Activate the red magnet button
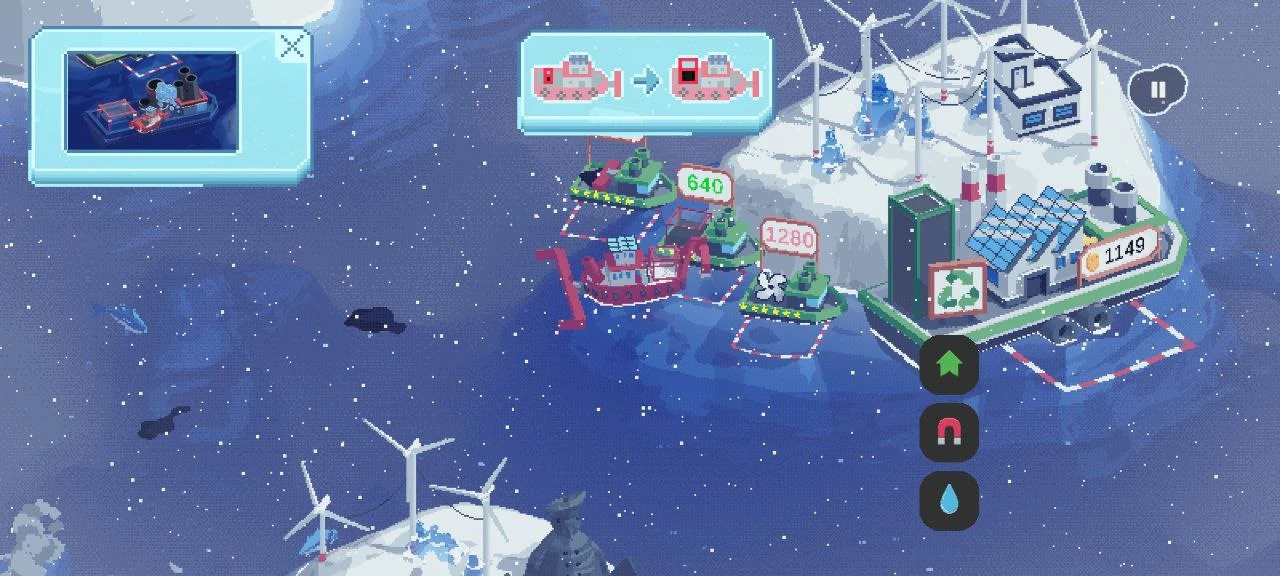Viewport: 1280px width, 576px height. (x=948, y=432)
